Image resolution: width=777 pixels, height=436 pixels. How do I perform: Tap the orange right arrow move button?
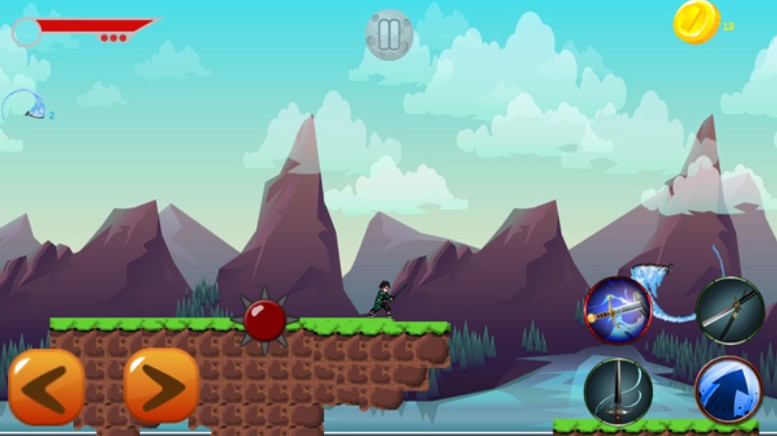coord(162,386)
